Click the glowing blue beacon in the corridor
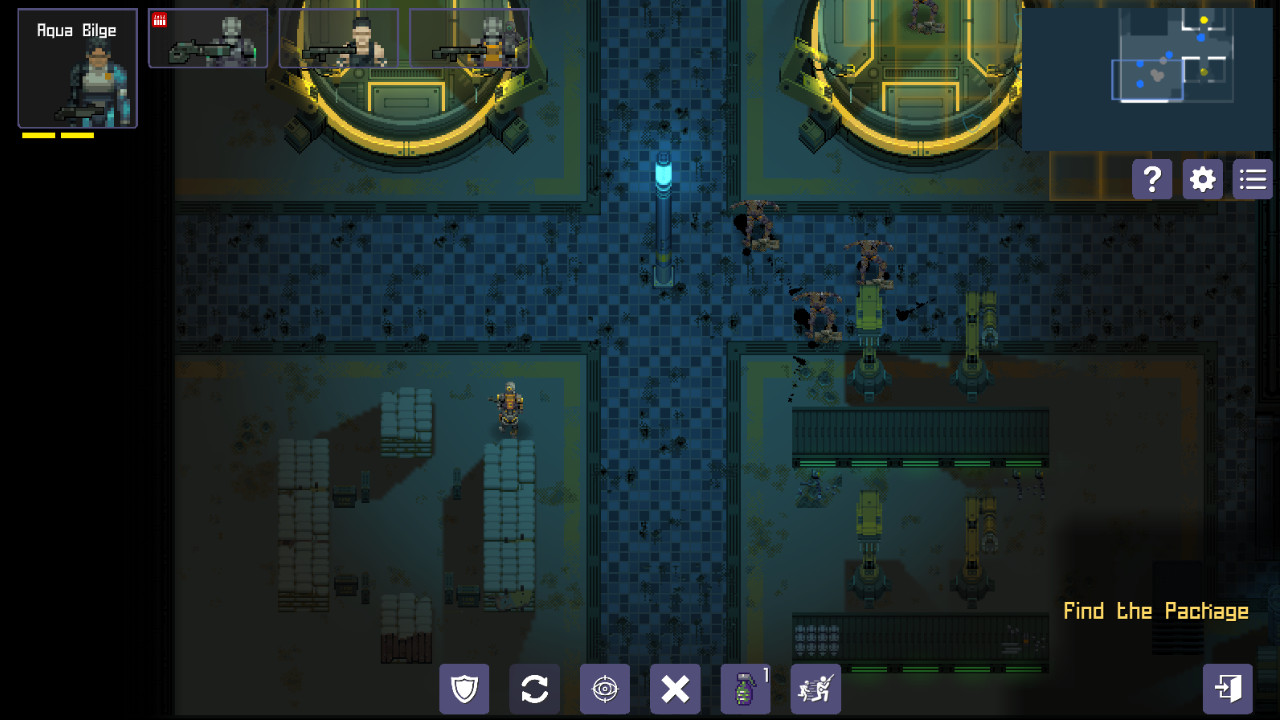 (663, 170)
